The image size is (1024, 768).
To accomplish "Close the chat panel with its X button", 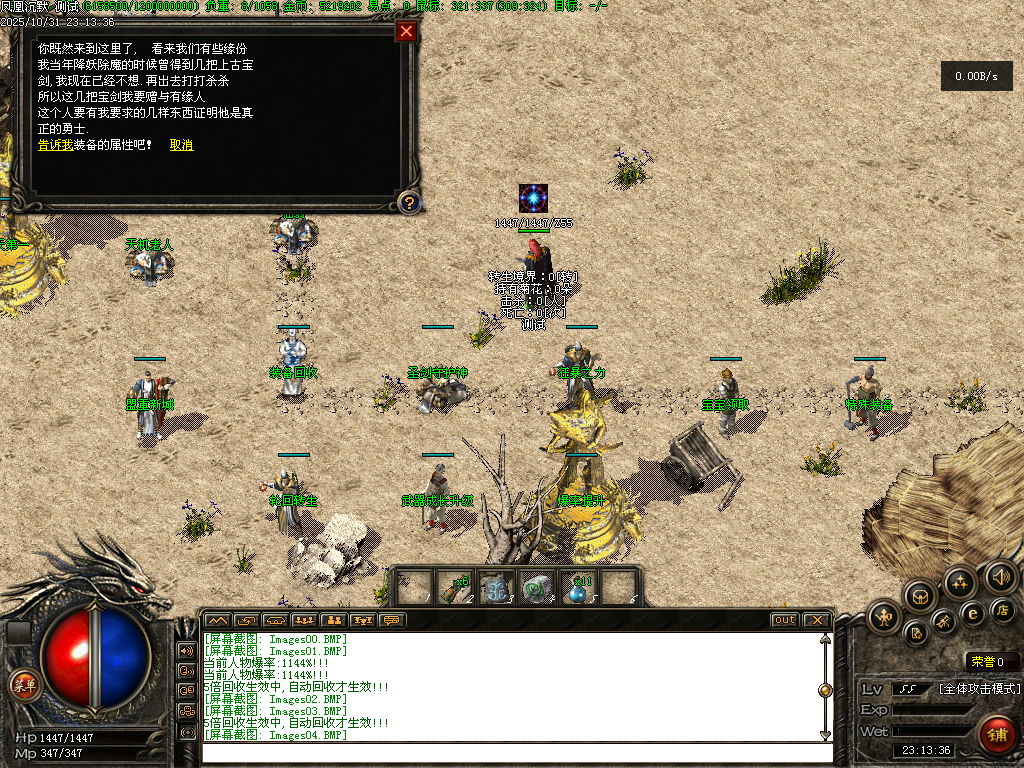I will (x=816, y=620).
